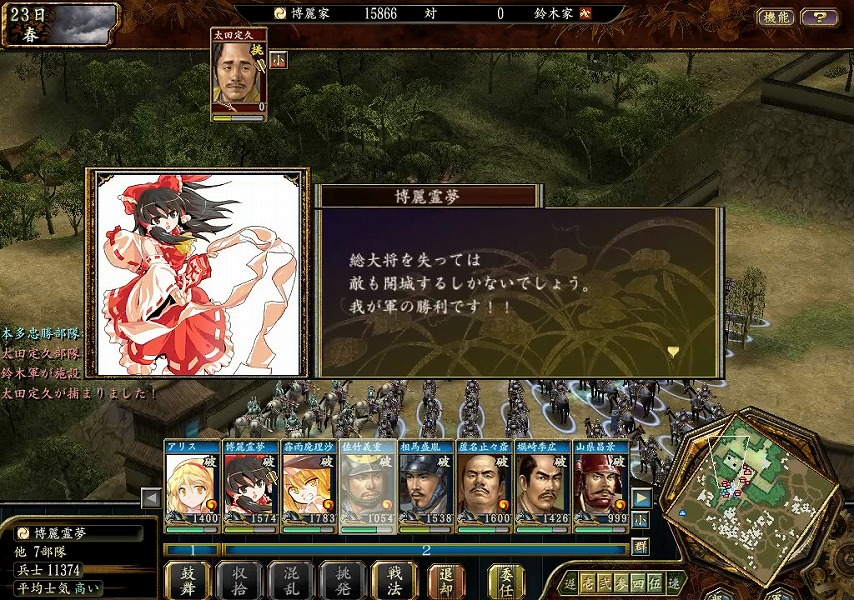Screen dimensions: 854x600
Task: Choose the 博麗霊夢 unit card
Action: coord(251,483)
